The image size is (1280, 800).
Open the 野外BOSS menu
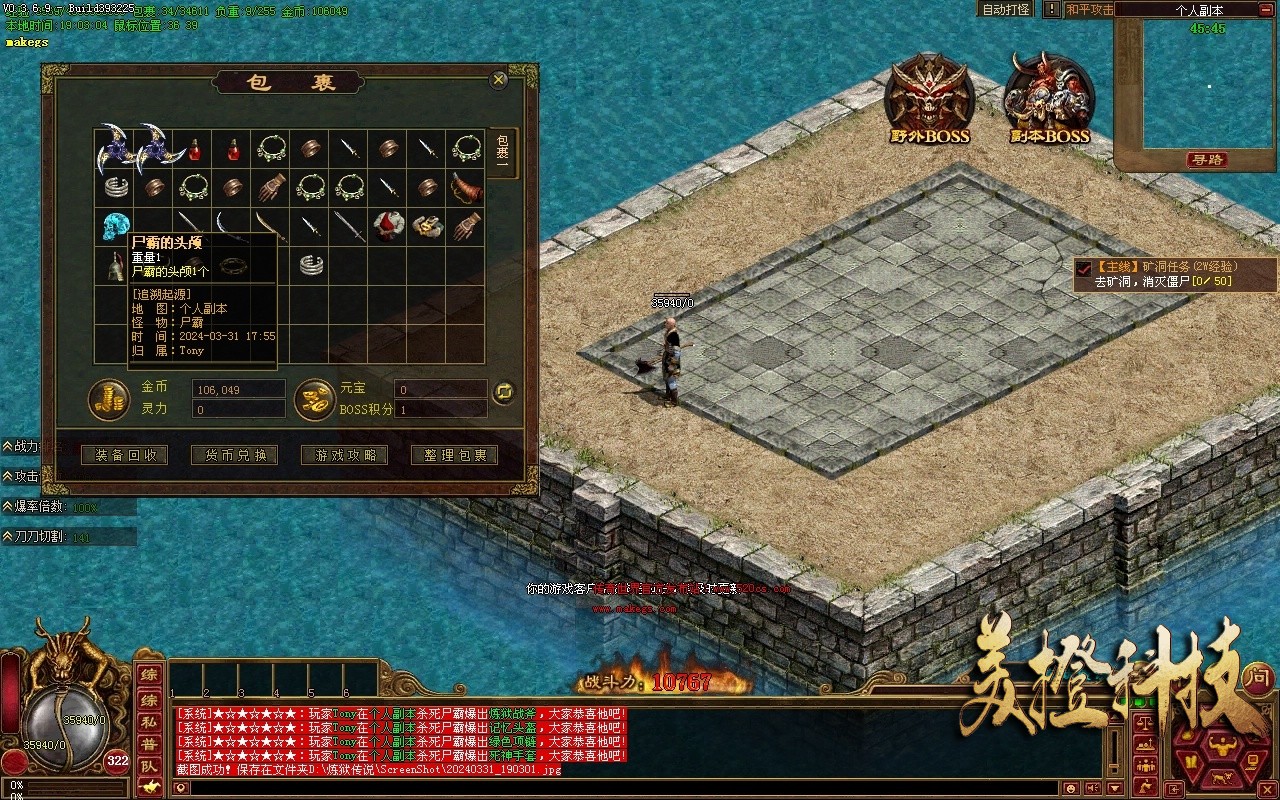[x=928, y=100]
